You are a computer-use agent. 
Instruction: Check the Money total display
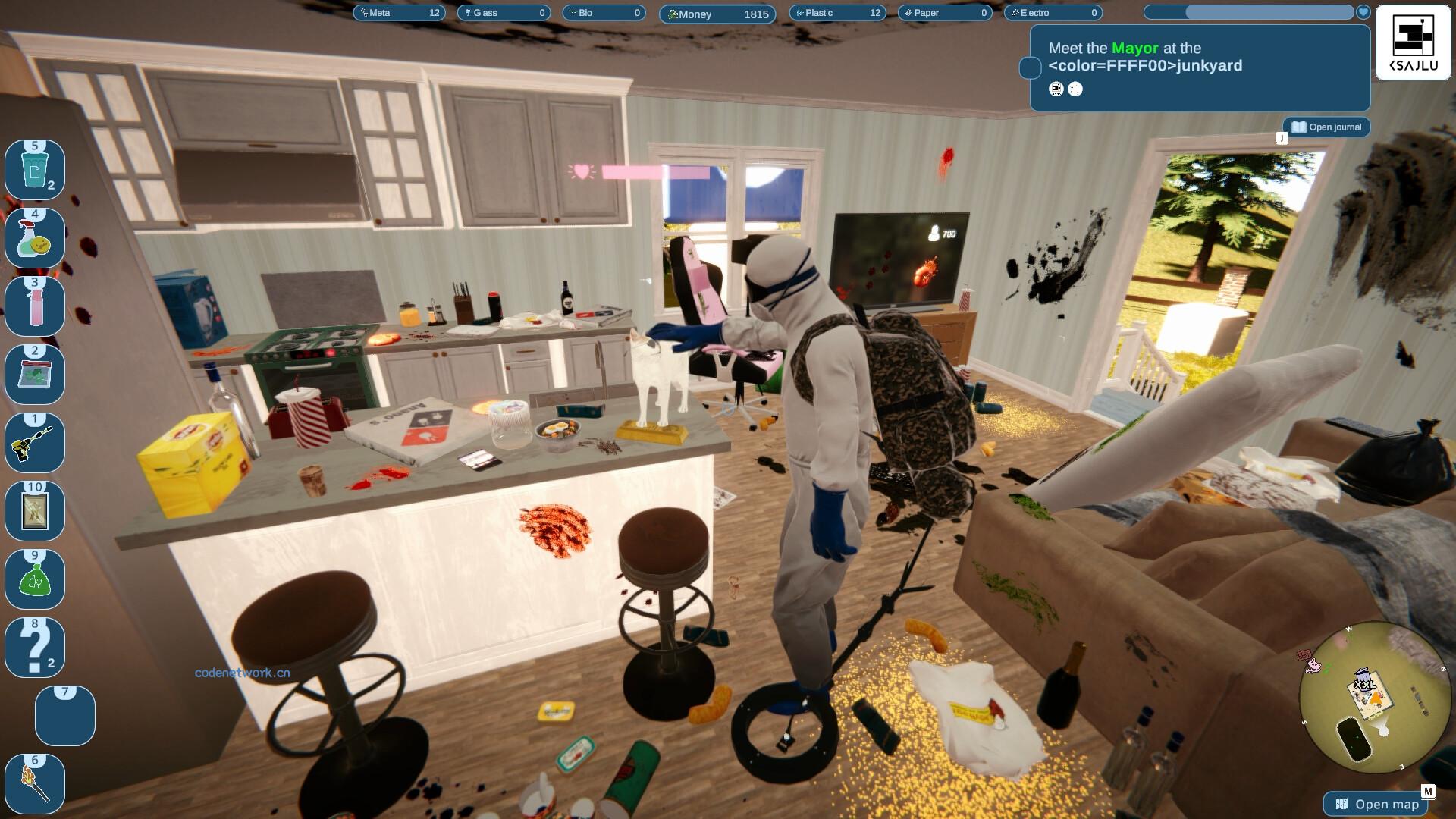716,14
